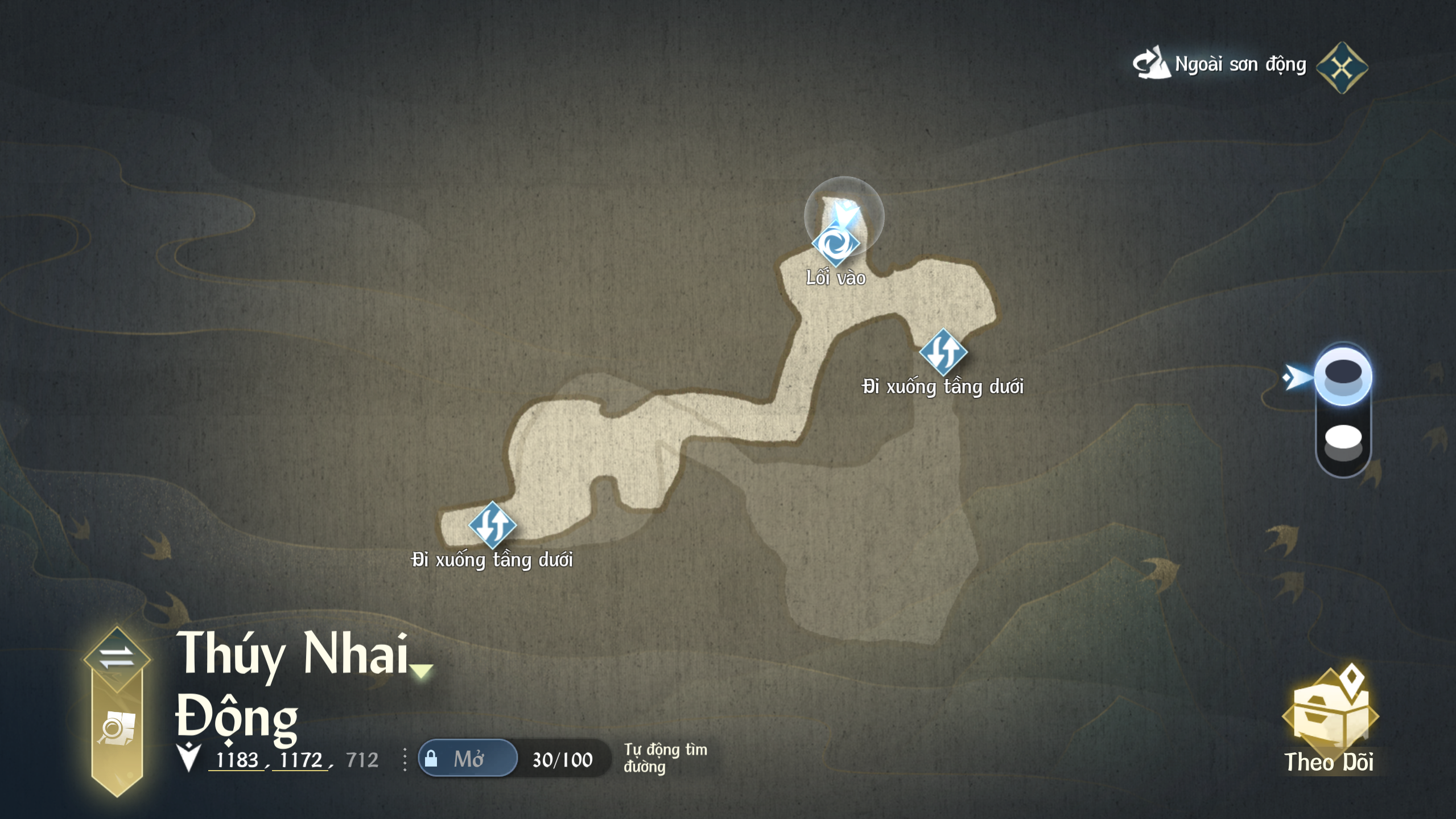This screenshot has width=1456, height=819.
Task: Click the lower-left Đi xuống tầng dưới marker
Action: pyautogui.click(x=492, y=525)
